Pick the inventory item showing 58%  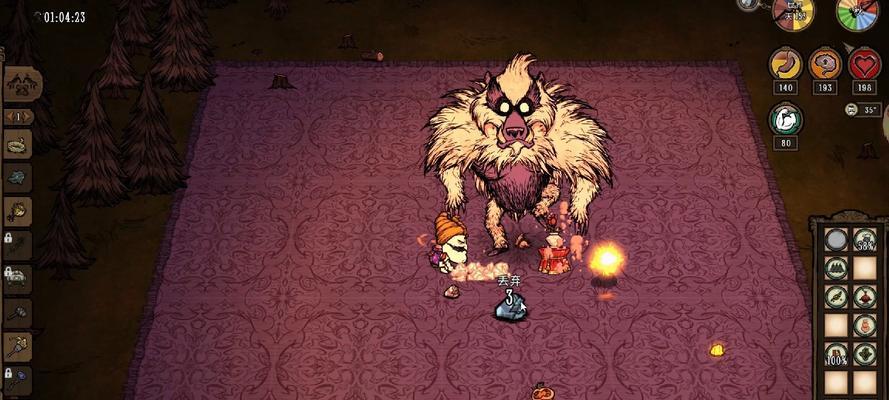866,240
